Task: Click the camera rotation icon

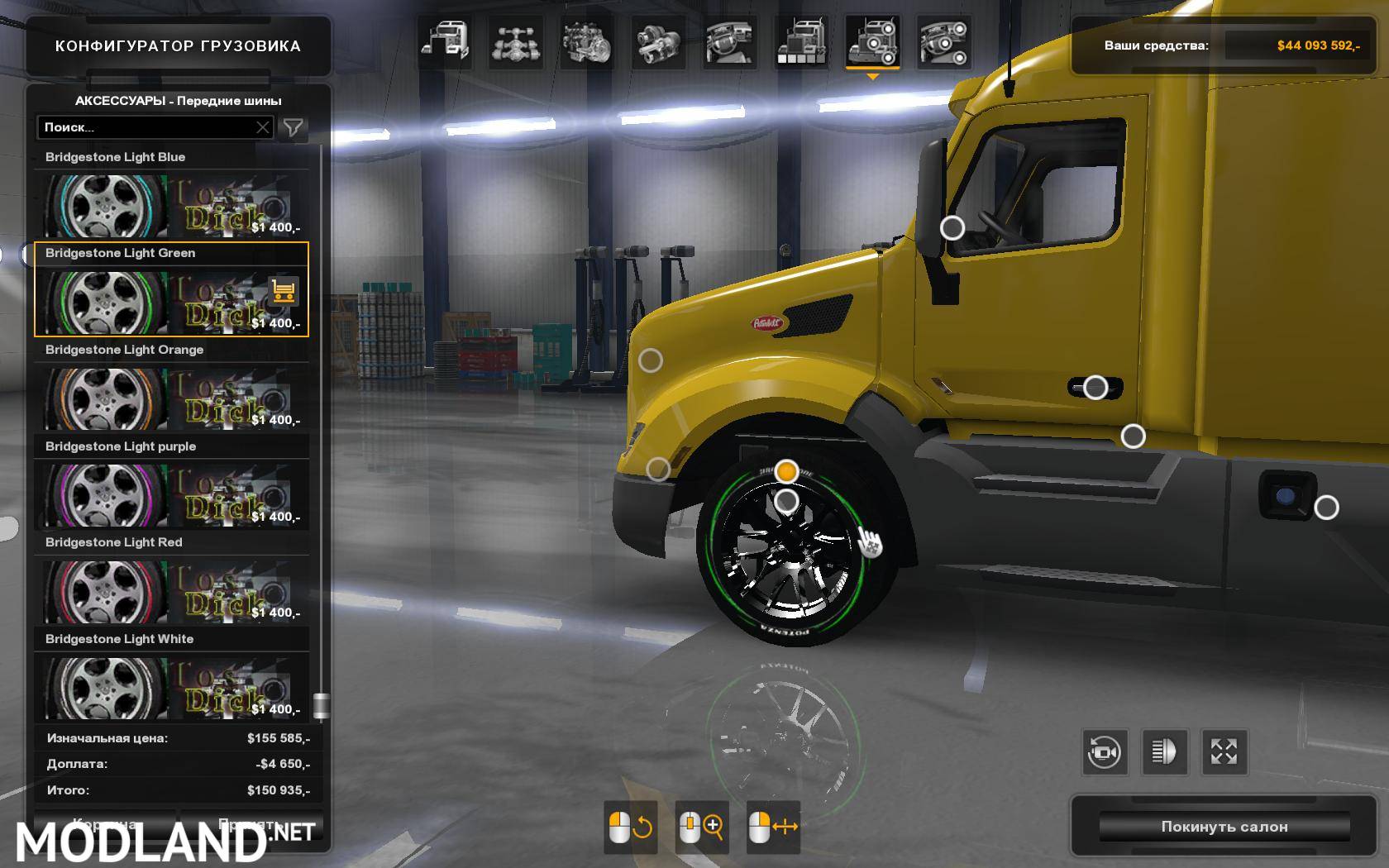Action: (1105, 753)
